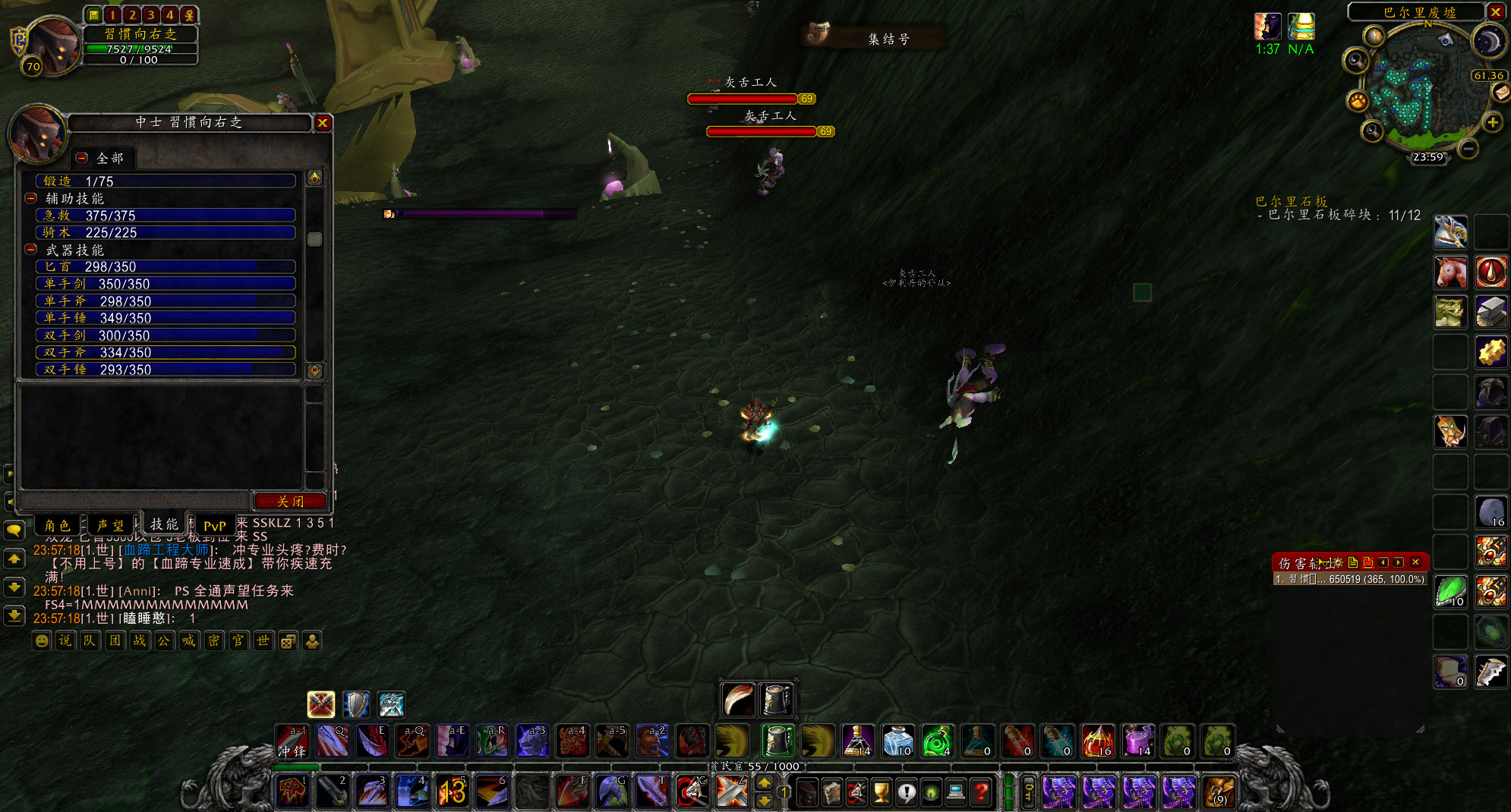Collapse the 辅助技能 secondary skills category
The image size is (1511, 812).
pos(31,198)
